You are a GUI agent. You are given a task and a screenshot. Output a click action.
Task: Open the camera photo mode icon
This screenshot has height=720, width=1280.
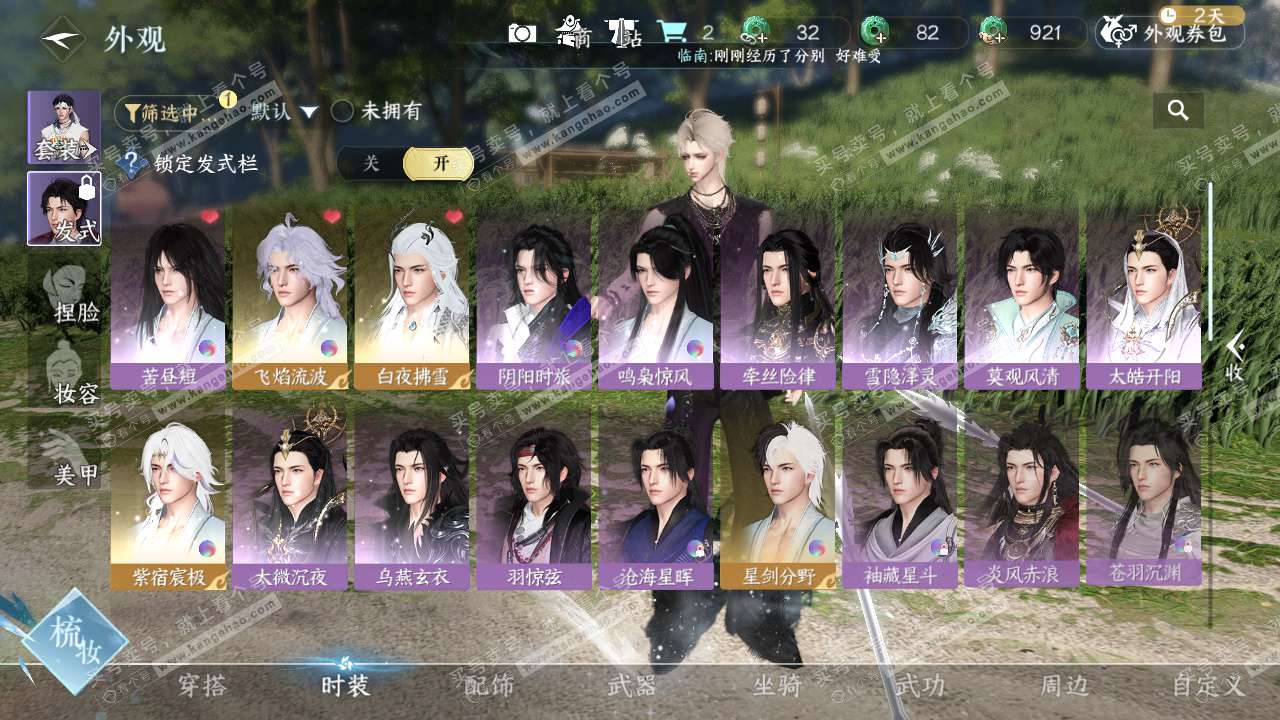521,33
